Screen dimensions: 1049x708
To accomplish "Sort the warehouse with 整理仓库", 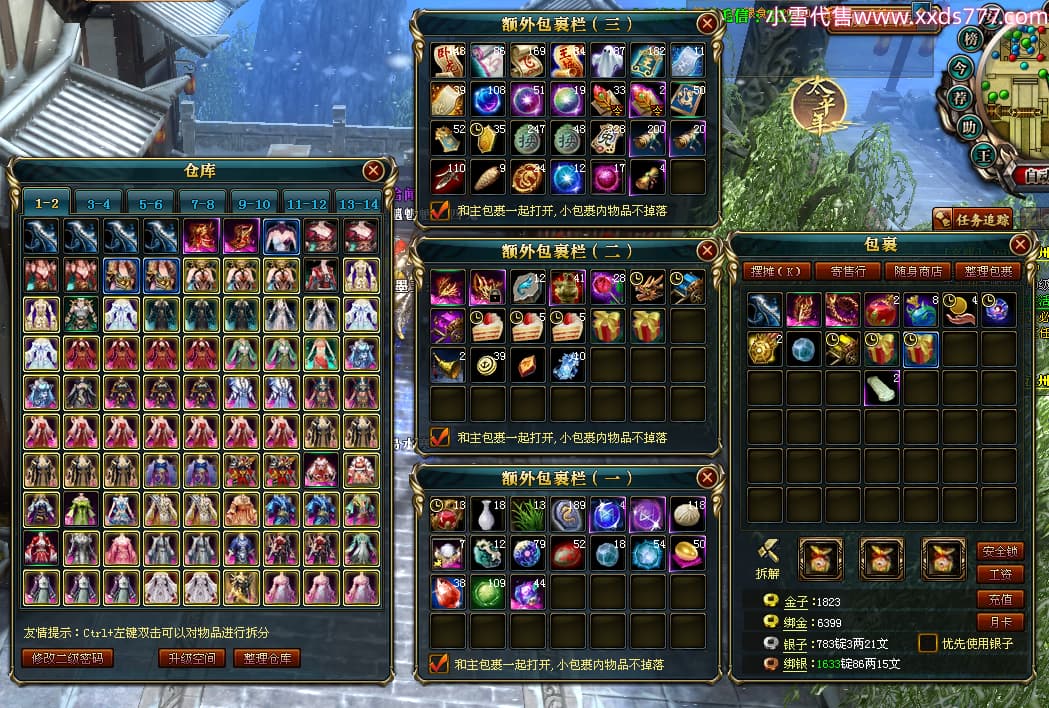I will 267,658.
